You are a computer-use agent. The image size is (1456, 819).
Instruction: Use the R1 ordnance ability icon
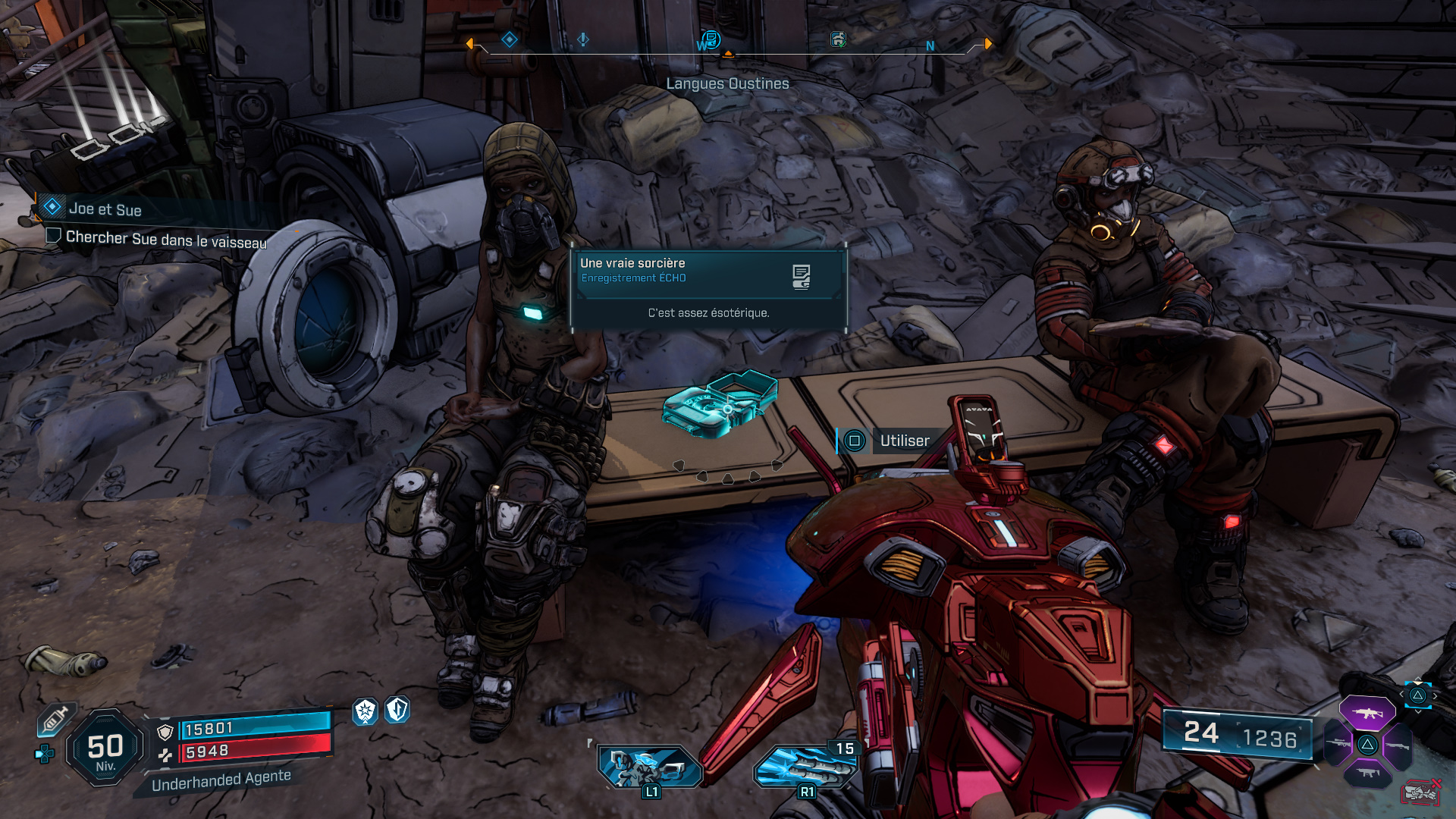click(x=805, y=767)
